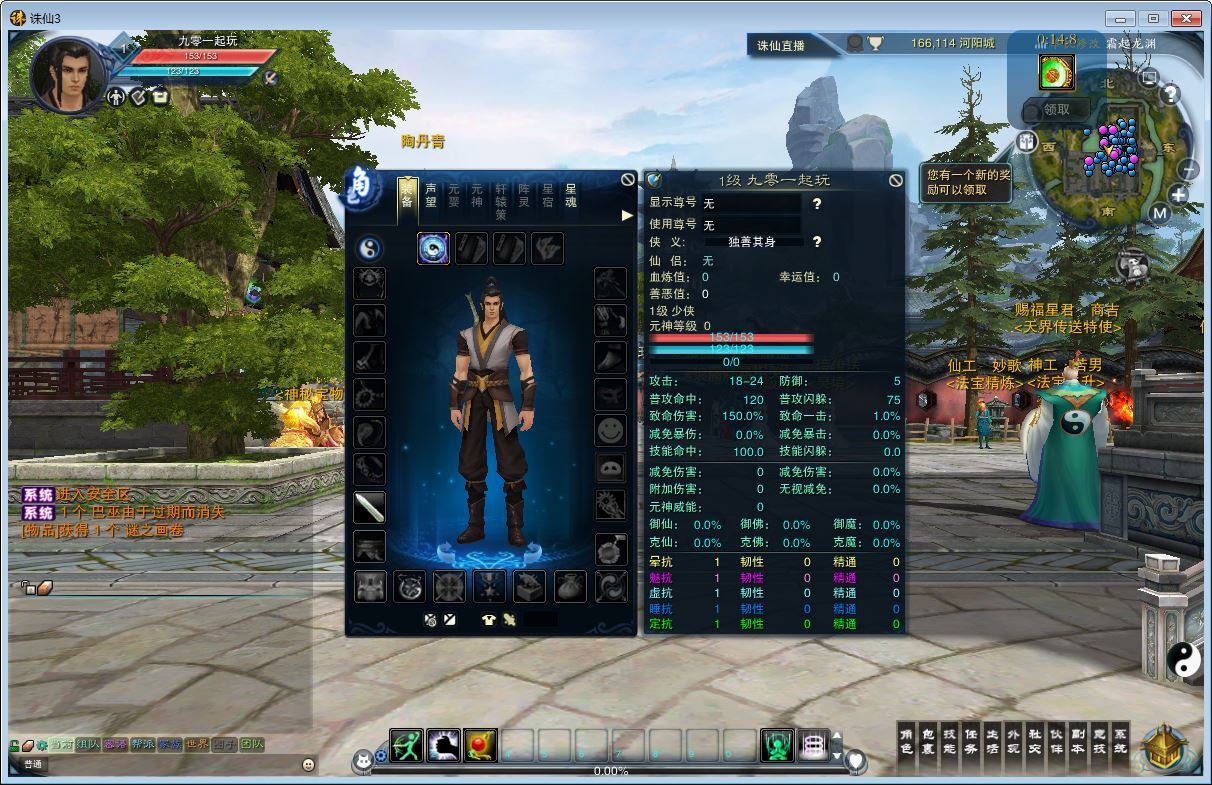Open the 星魂 tab in character panel
Viewport: 1212px width, 785px height.
(x=571, y=195)
